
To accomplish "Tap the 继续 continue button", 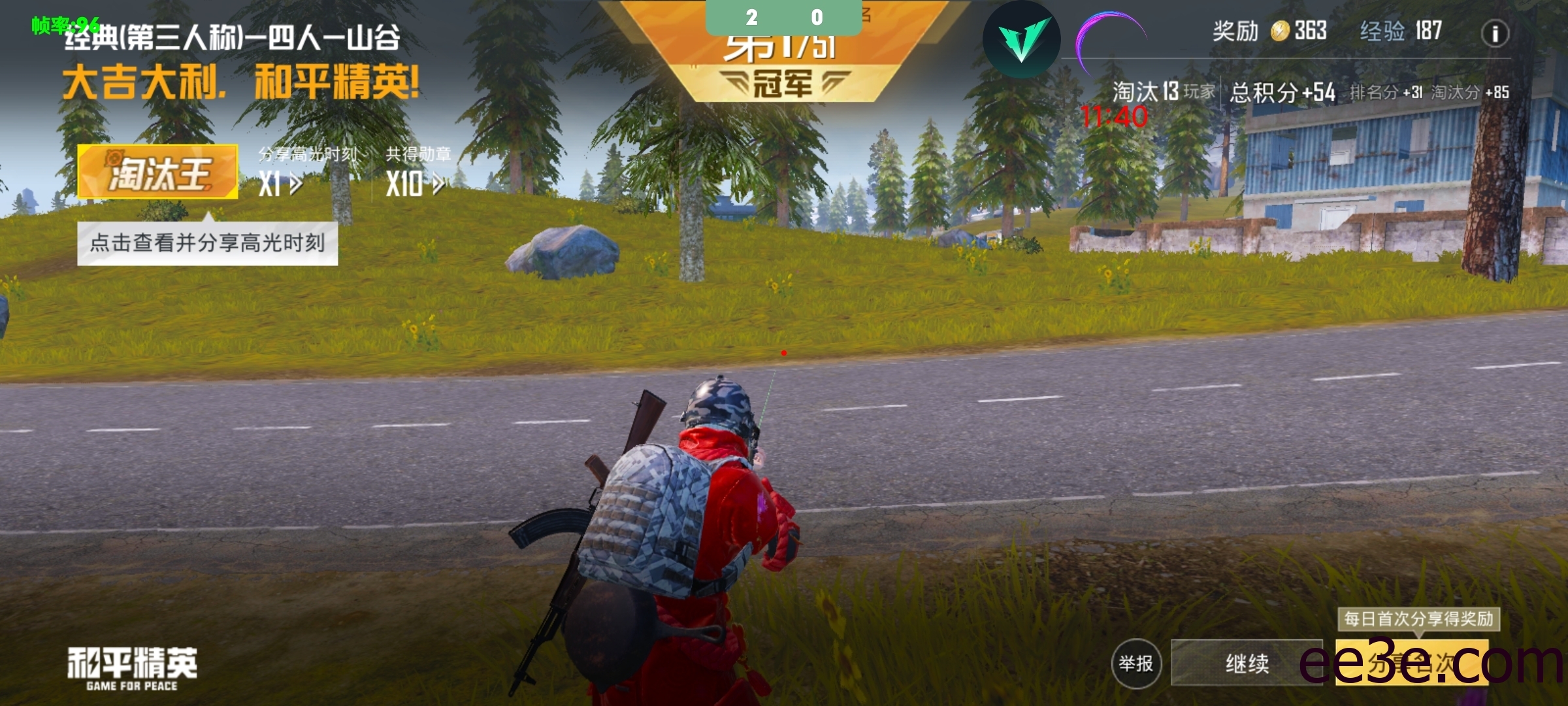I will [x=1247, y=664].
